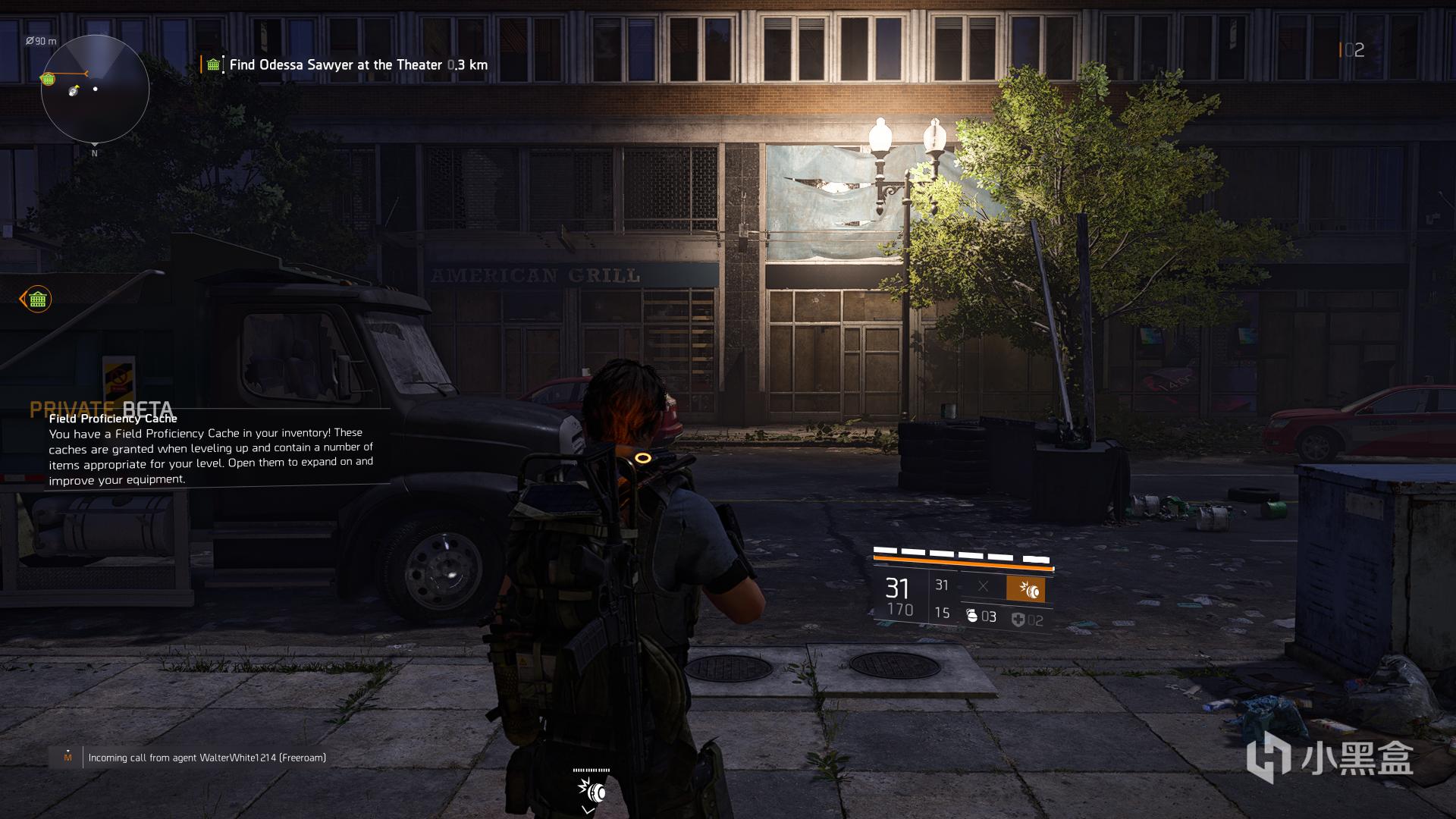Select the skill icon below the character

click(591, 792)
